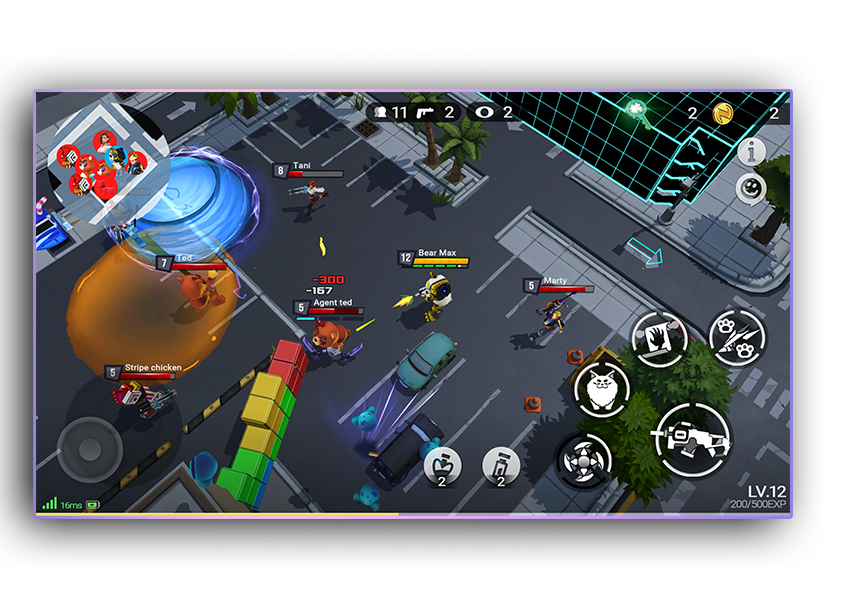This screenshot has width=844, height=591.
Task: Trigger the hand scroll skill
Action: coord(659,339)
